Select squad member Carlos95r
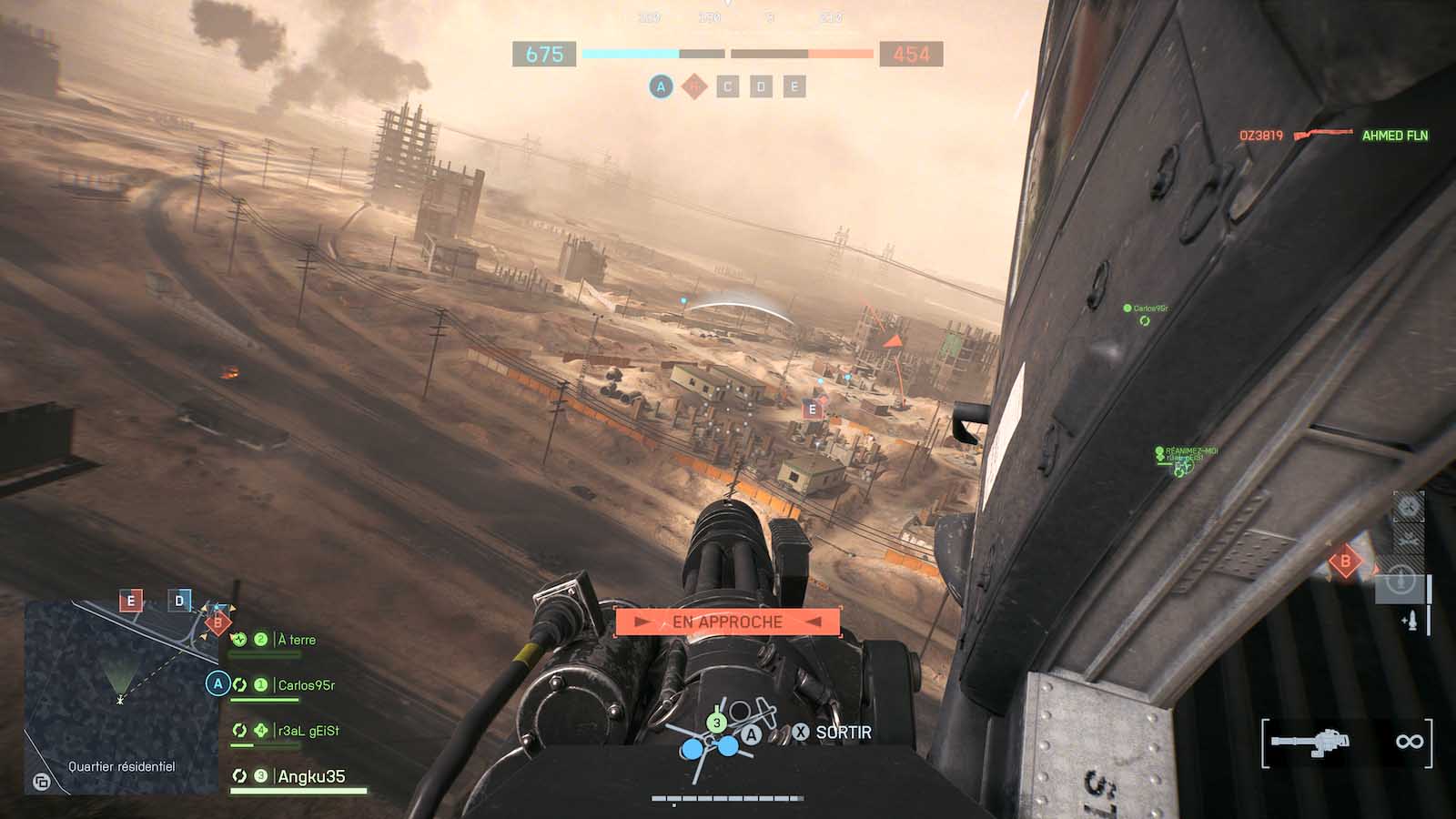The image size is (1456, 819). [306, 685]
